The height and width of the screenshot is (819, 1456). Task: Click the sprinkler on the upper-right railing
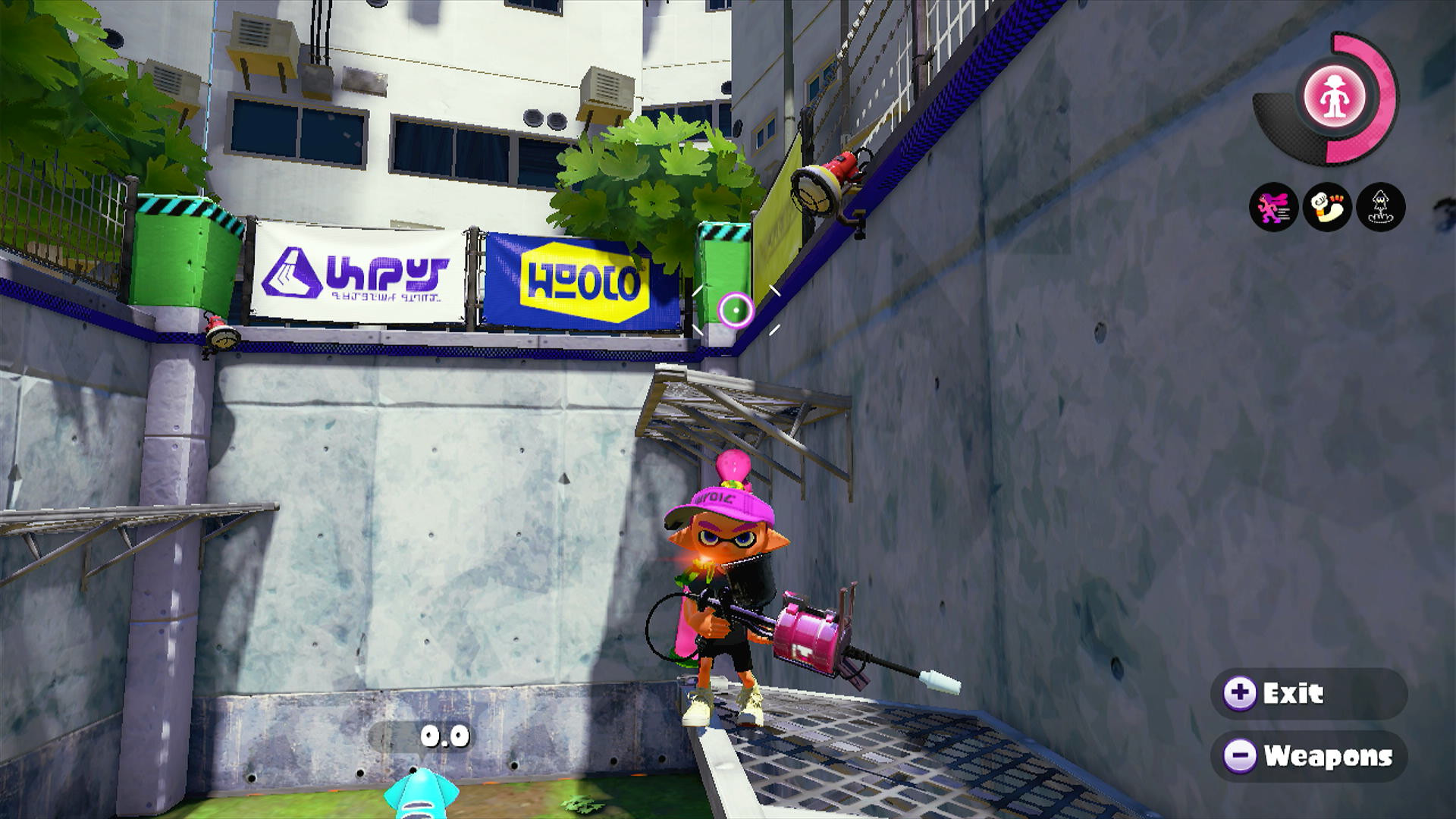(x=827, y=182)
